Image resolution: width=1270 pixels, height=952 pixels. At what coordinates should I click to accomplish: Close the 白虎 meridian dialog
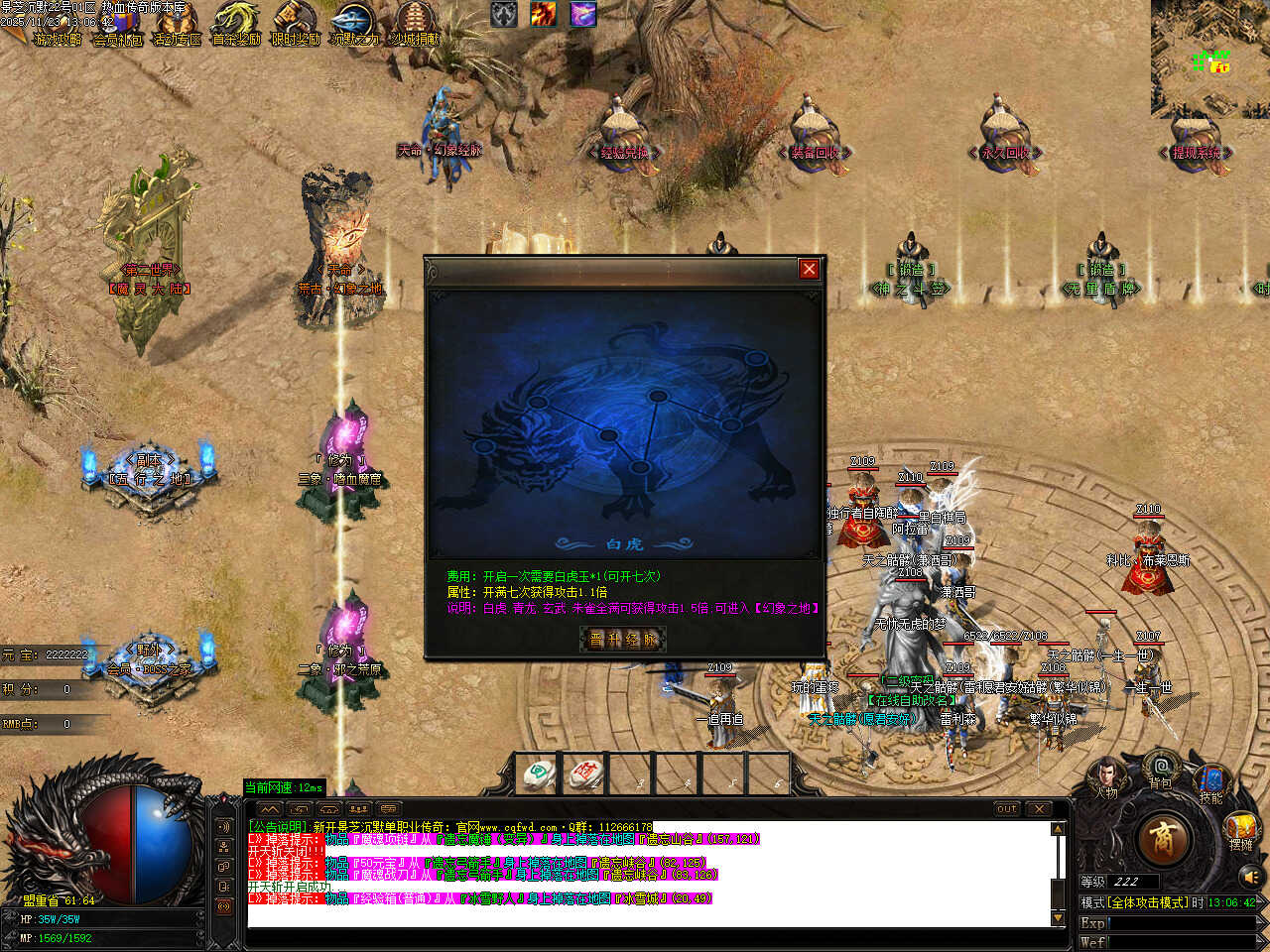pyautogui.click(x=809, y=269)
